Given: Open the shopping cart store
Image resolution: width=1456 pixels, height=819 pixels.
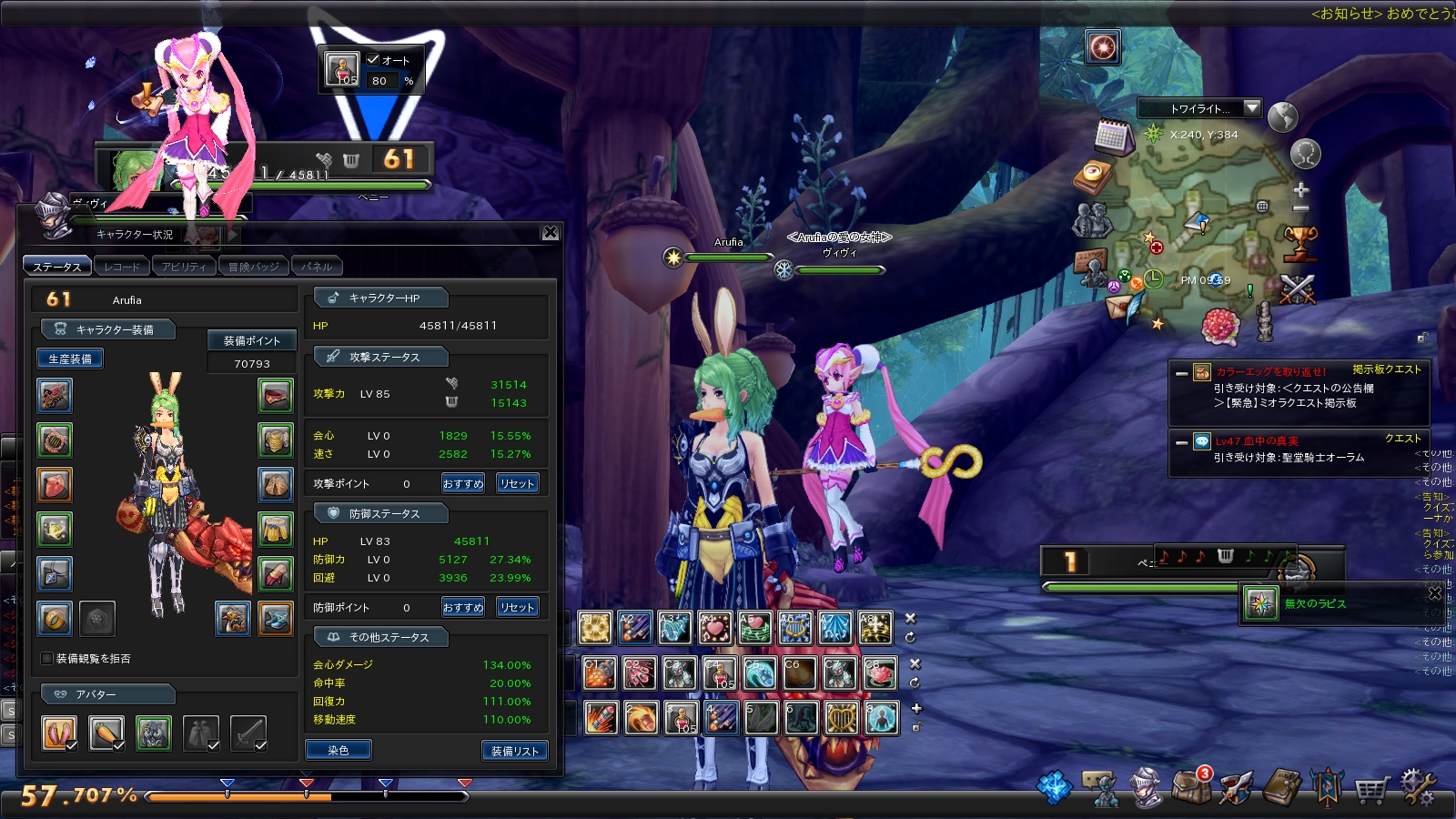Looking at the screenshot, I should click(1370, 789).
